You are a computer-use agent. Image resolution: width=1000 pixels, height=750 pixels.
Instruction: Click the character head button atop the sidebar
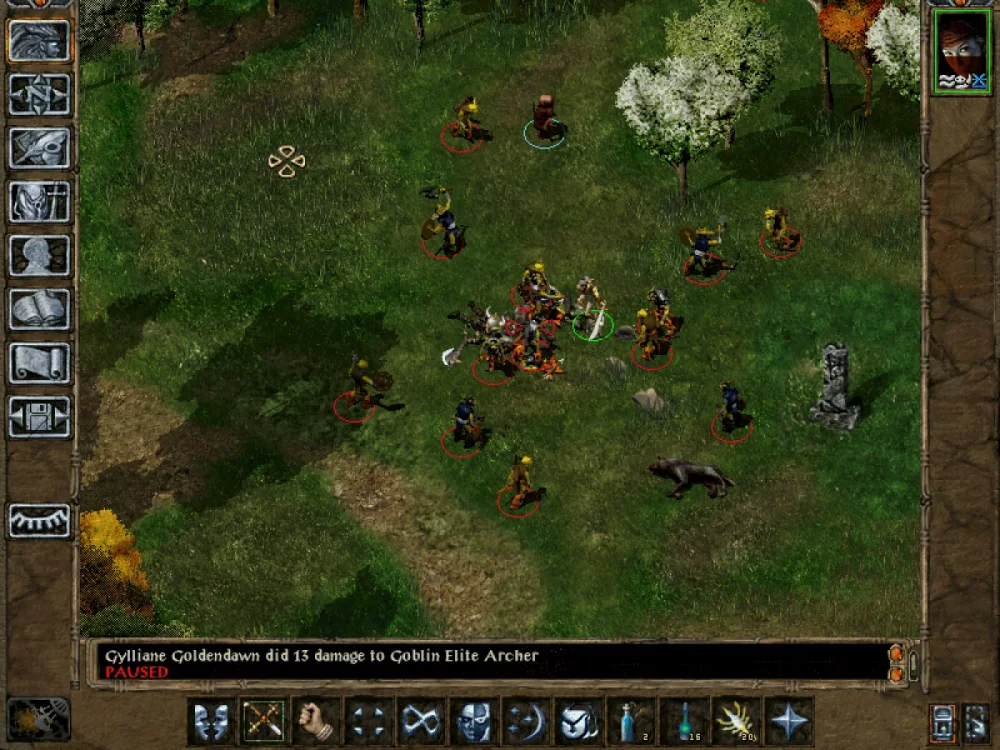pyautogui.click(x=40, y=40)
